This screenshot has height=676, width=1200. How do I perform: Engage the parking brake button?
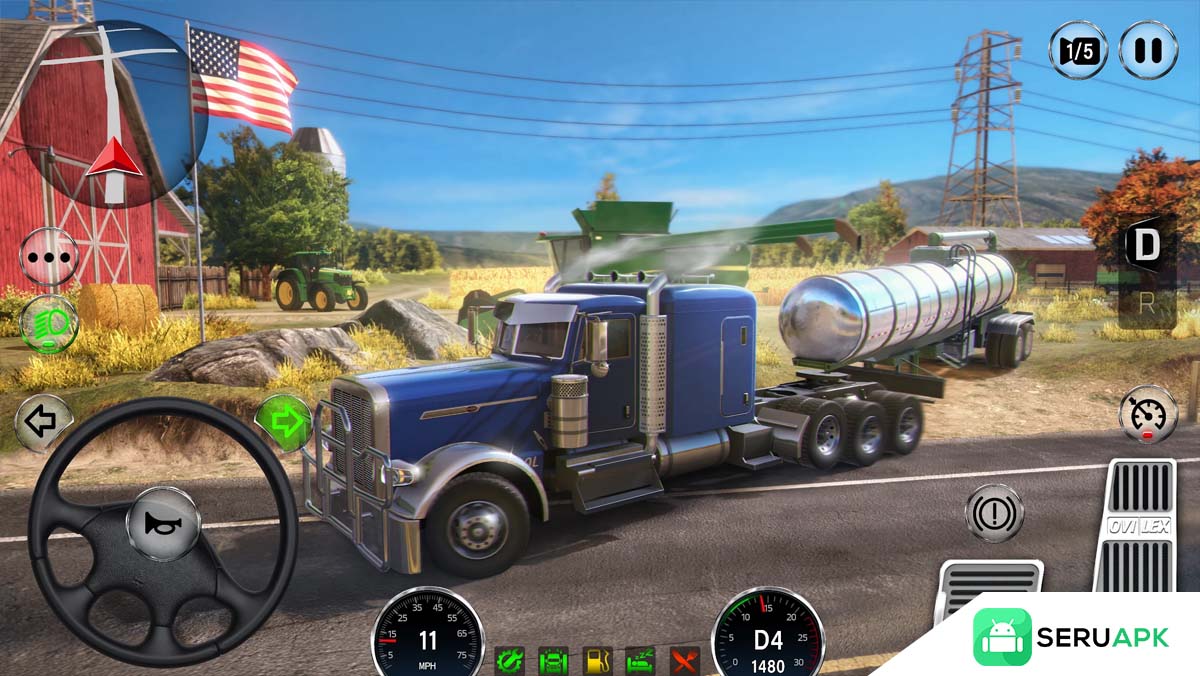click(x=993, y=513)
